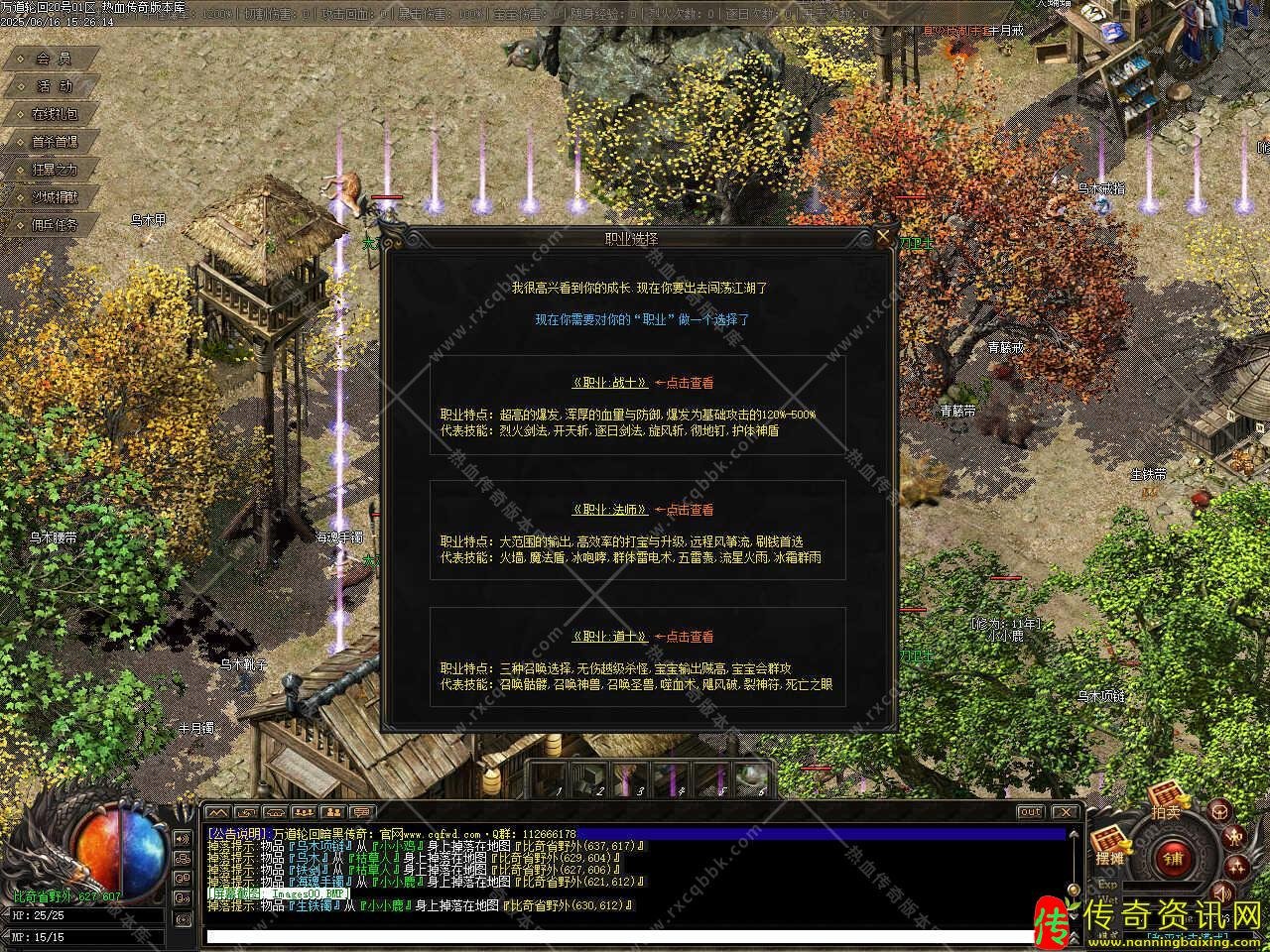Open the 狂暴之力 berserk power menu

pyautogui.click(x=54, y=170)
